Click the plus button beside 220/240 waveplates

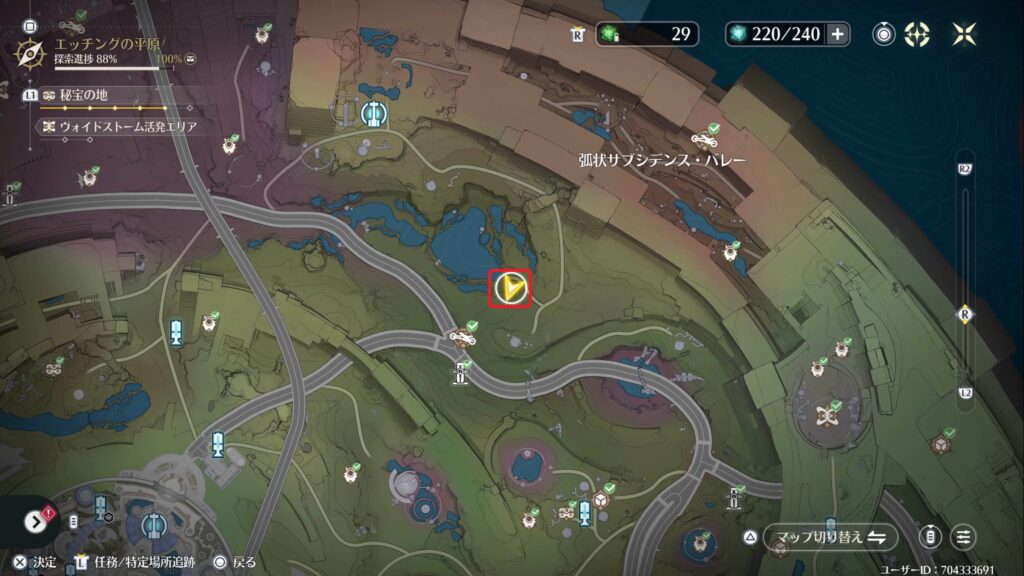point(837,34)
